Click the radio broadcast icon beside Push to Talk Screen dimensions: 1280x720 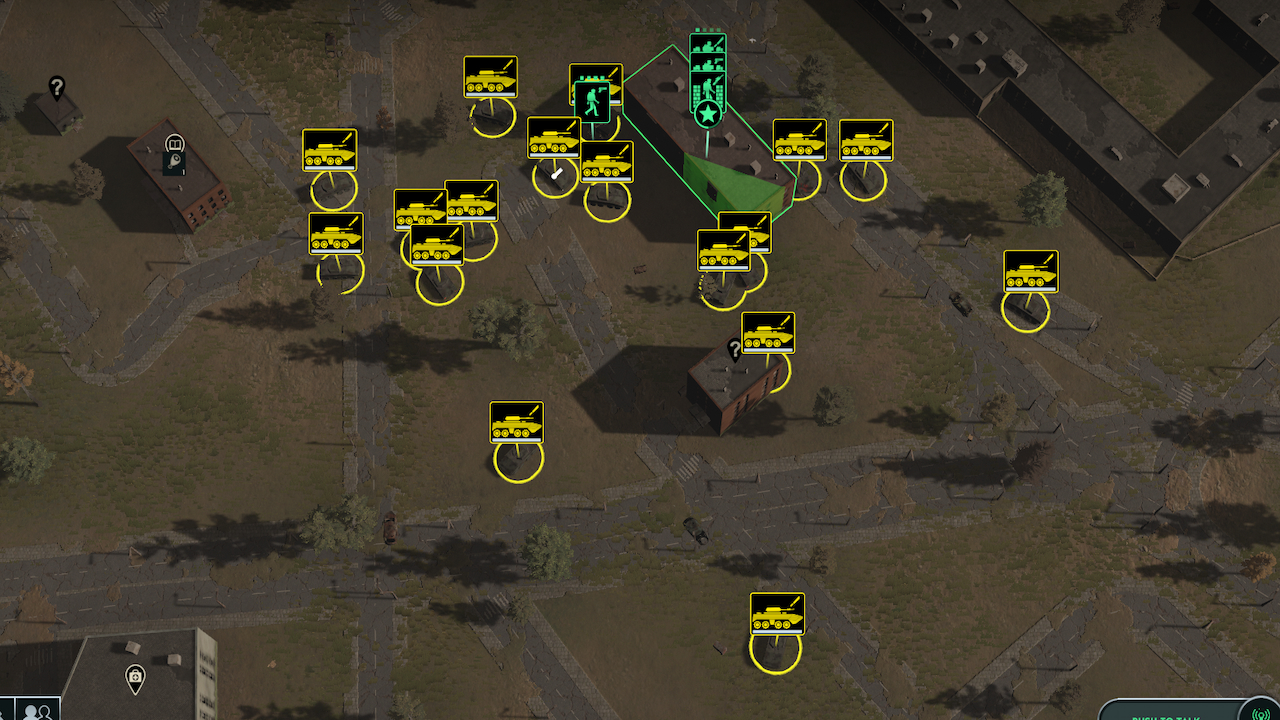[1261, 714]
